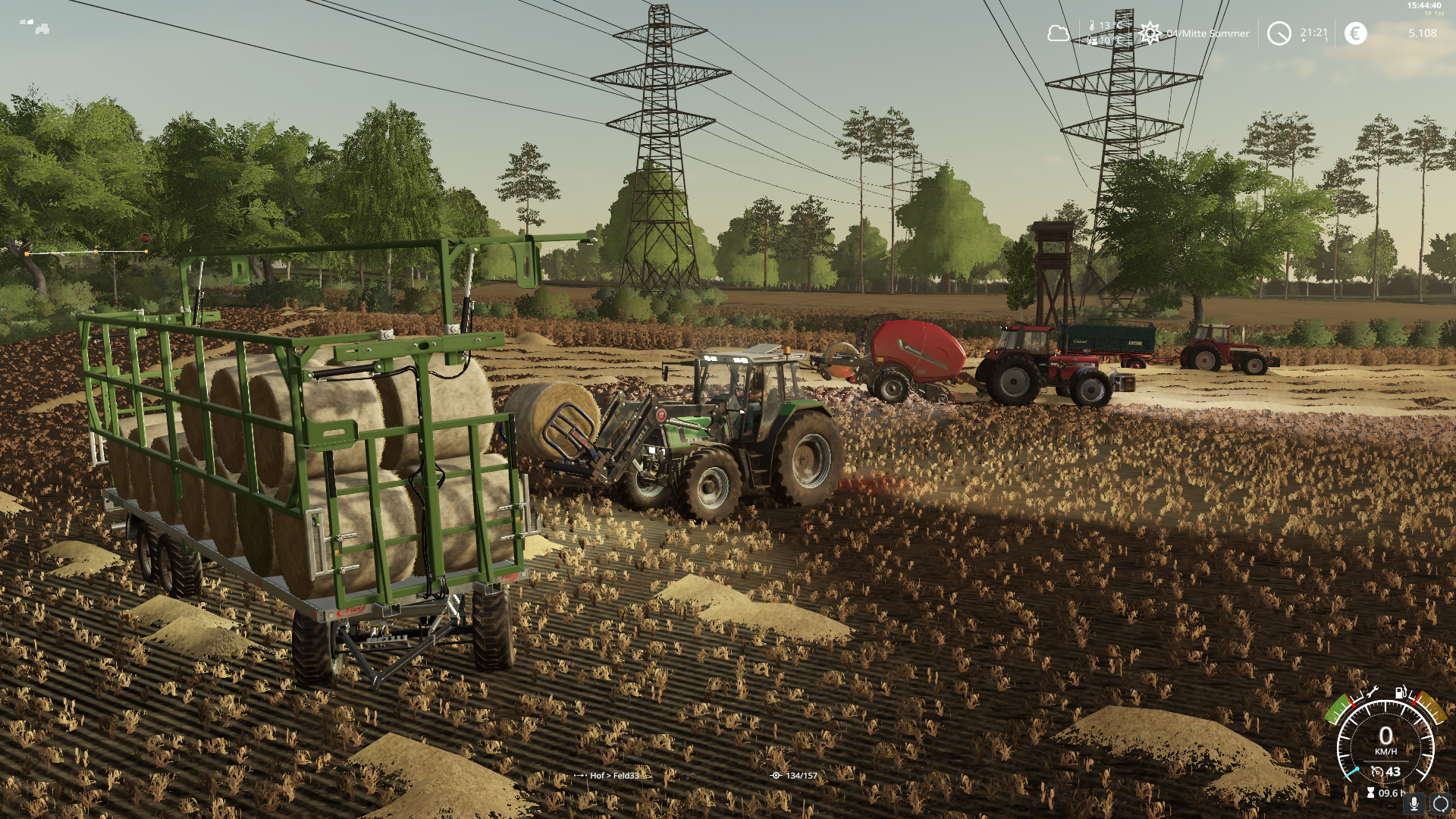Screen dimensions: 1456x819
Task: Click the fuel pump gauge icon
Action: click(x=1401, y=692)
